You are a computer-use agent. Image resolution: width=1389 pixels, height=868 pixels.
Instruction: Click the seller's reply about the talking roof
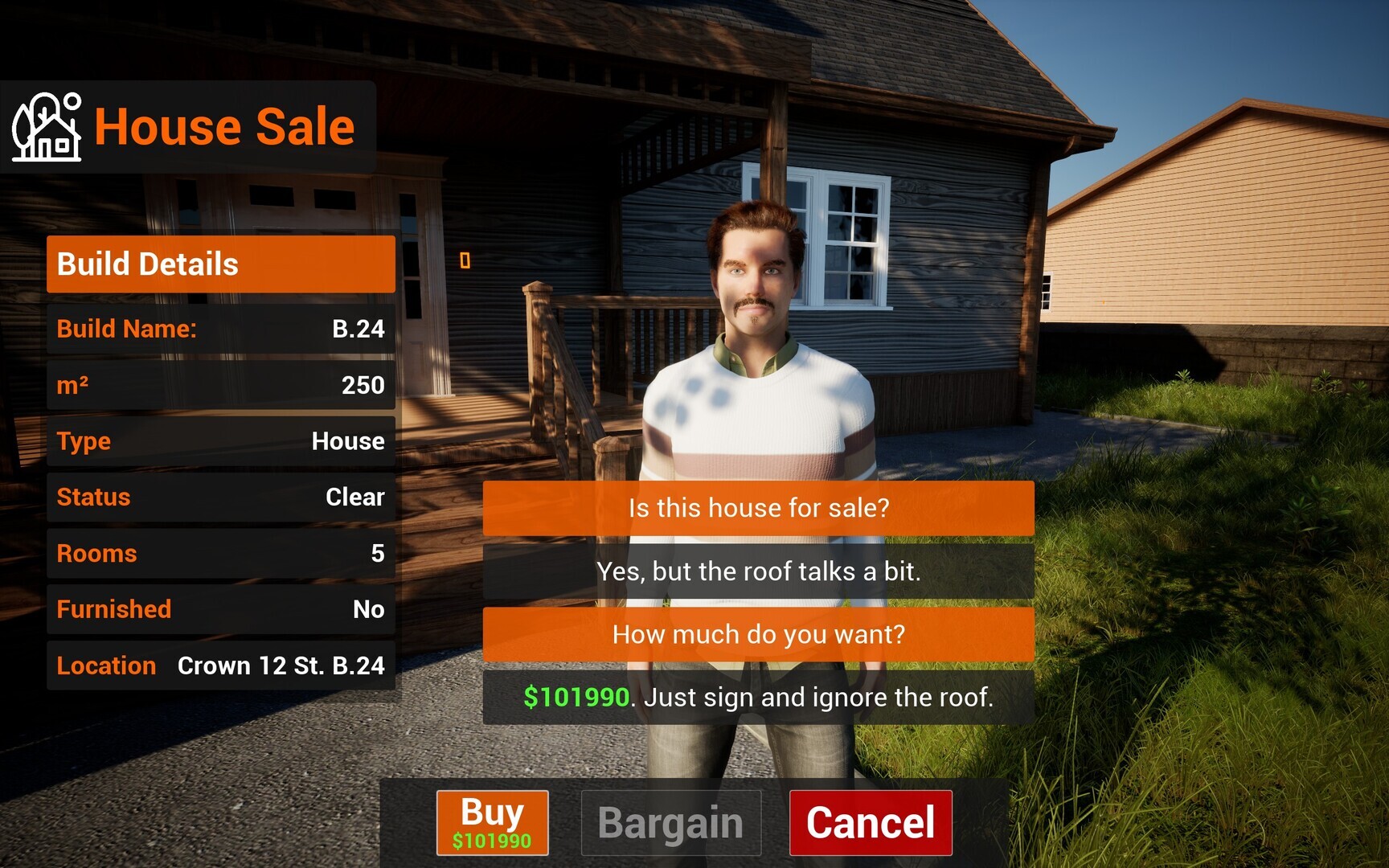[x=757, y=571]
